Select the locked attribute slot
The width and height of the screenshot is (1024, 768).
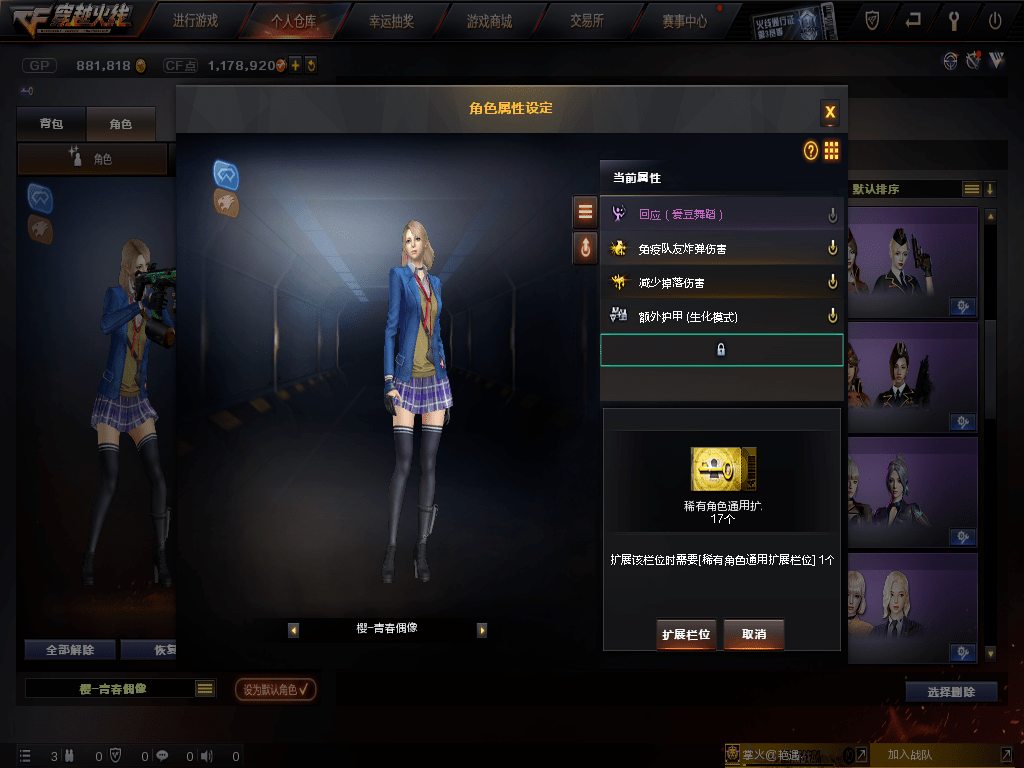pos(721,350)
